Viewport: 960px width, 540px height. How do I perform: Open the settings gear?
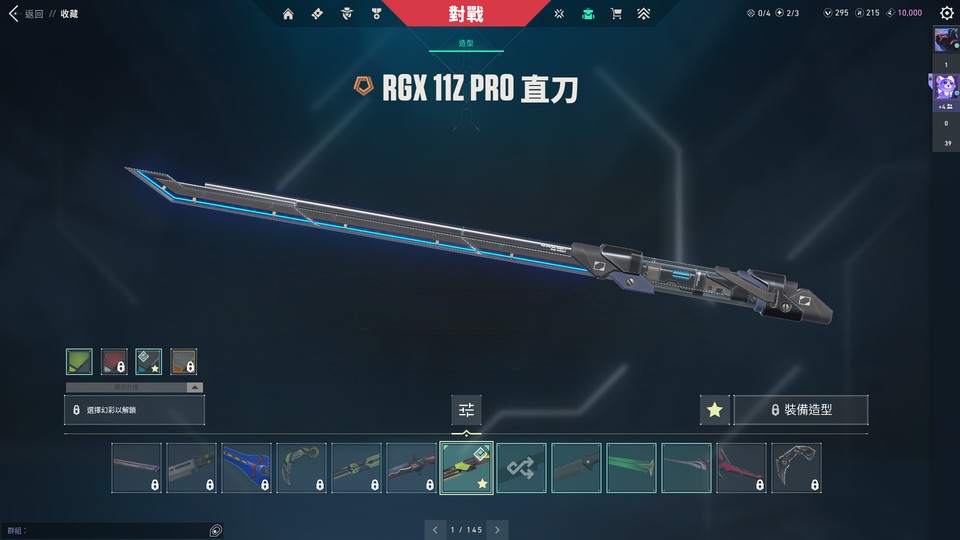click(x=946, y=14)
